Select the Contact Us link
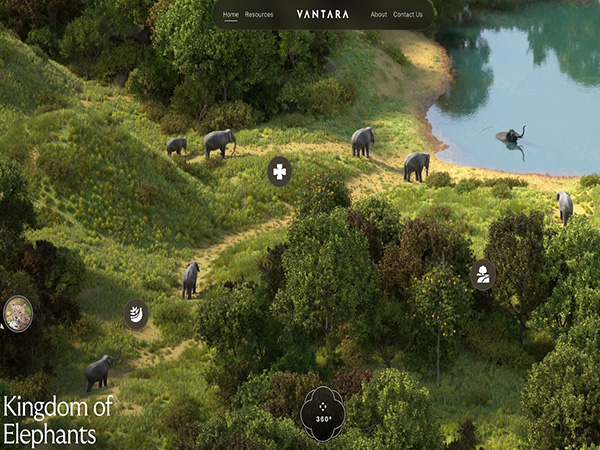 [x=408, y=15]
